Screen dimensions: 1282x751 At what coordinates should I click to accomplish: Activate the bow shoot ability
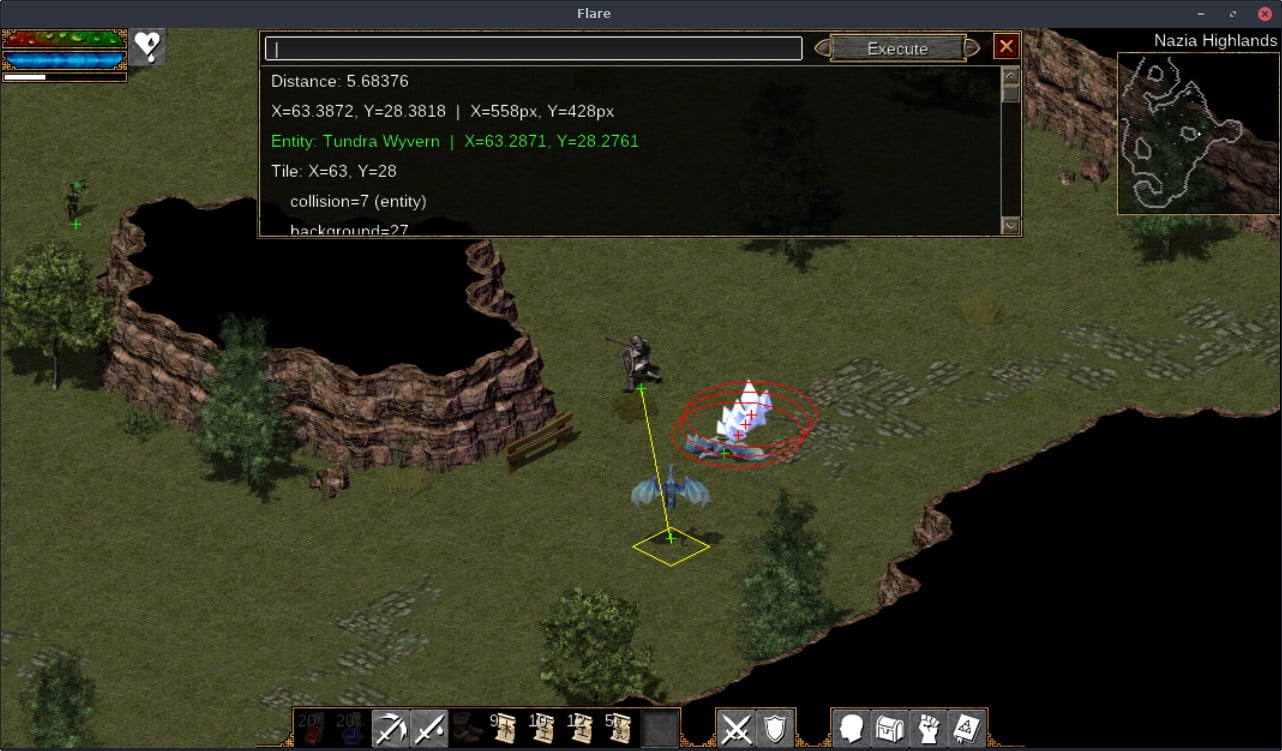click(x=389, y=728)
